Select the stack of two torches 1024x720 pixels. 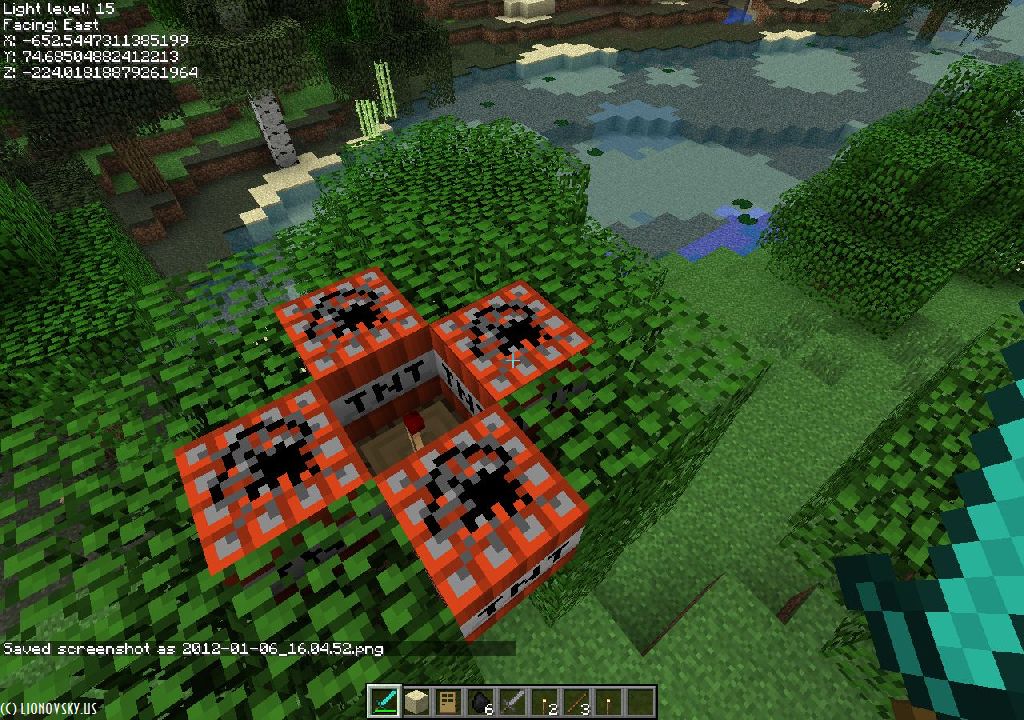(x=545, y=702)
